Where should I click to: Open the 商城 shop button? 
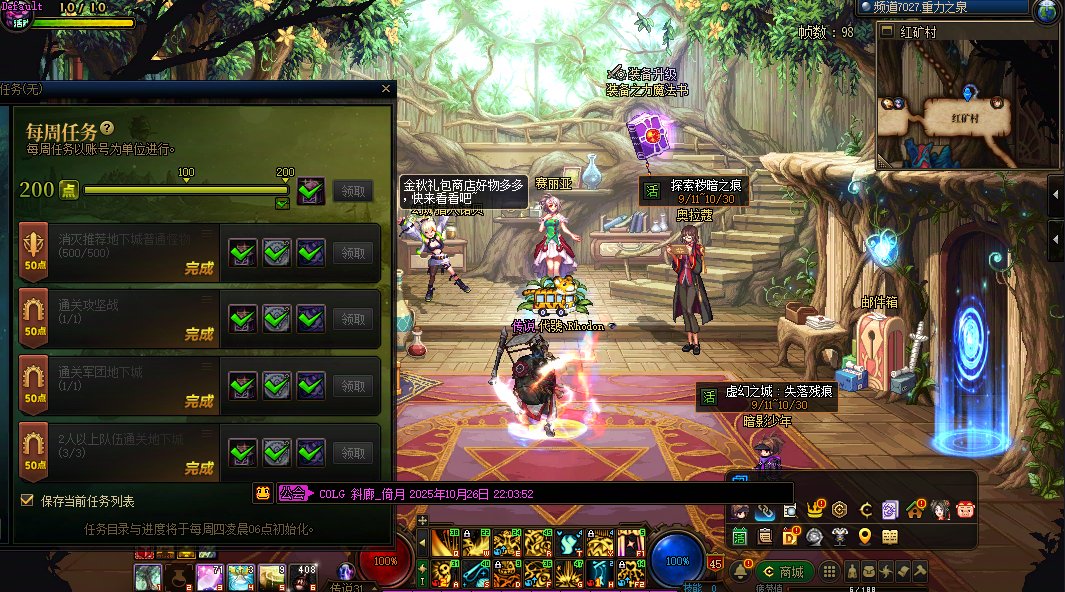[785, 572]
